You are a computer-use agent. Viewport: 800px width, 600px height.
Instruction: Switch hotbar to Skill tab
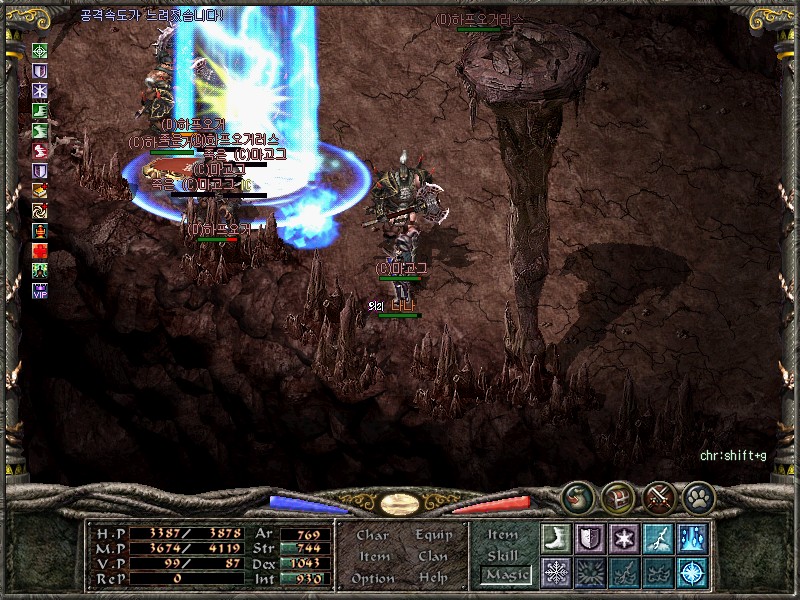click(x=503, y=555)
